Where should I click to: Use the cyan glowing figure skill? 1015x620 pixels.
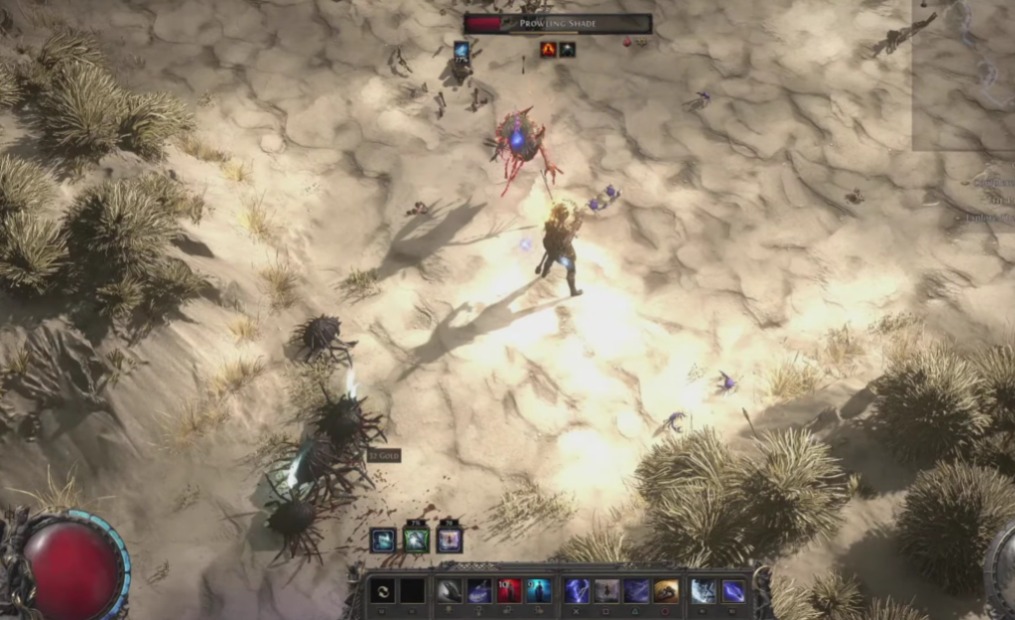tap(539, 591)
